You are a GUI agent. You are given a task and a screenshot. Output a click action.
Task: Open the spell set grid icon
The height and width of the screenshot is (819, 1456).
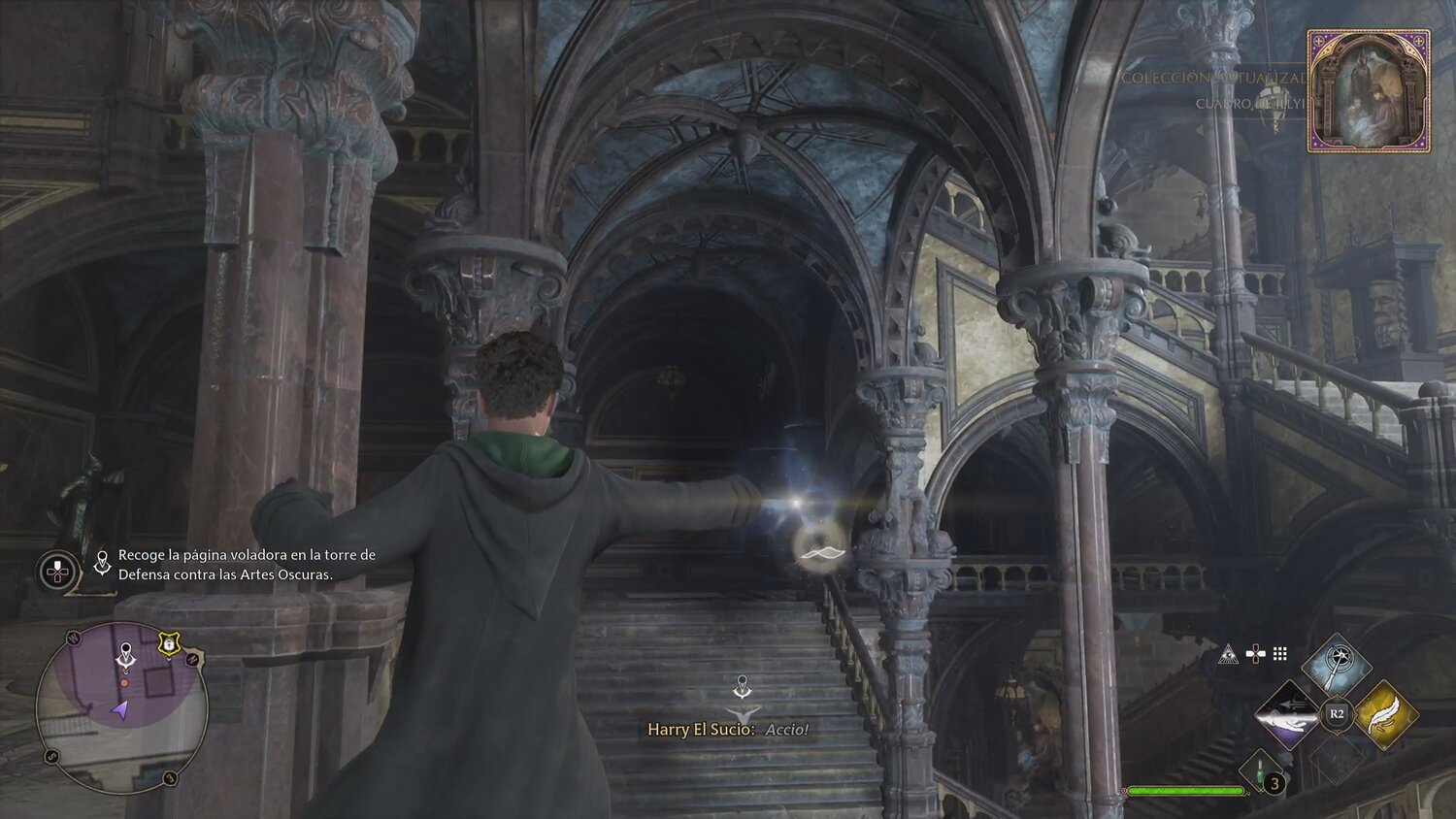click(1279, 654)
